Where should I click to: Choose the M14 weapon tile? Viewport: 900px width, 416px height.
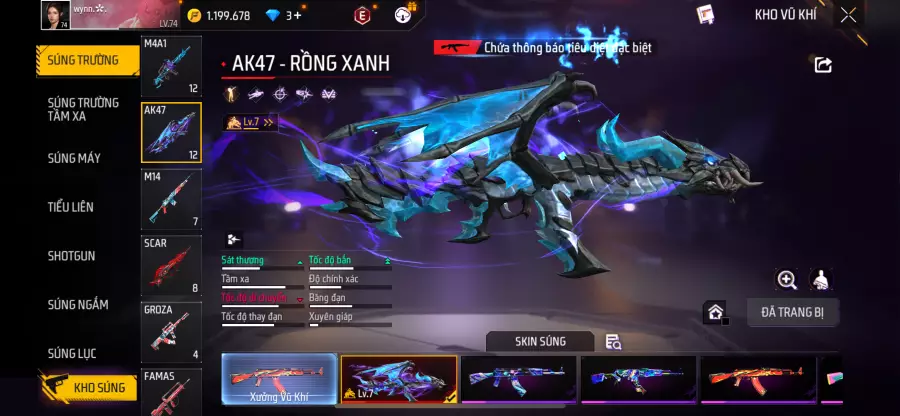point(171,199)
